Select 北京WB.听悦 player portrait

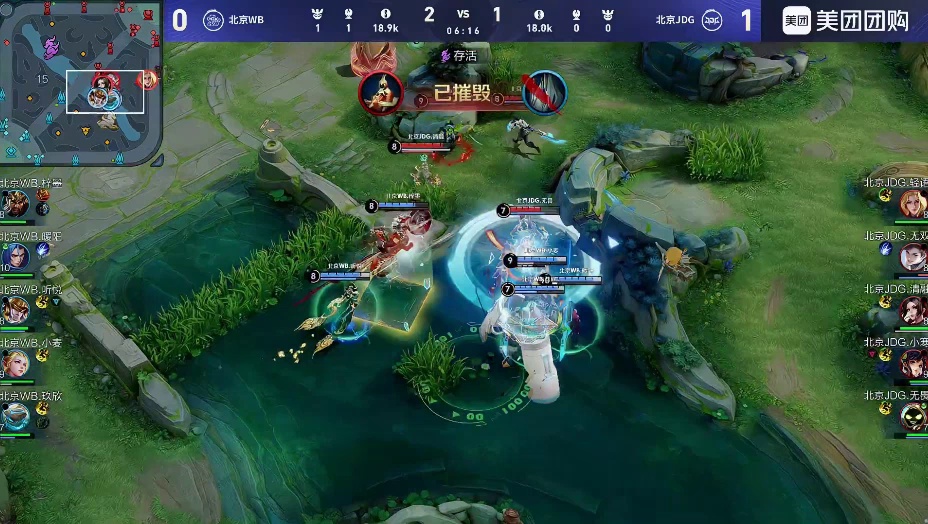[14, 310]
